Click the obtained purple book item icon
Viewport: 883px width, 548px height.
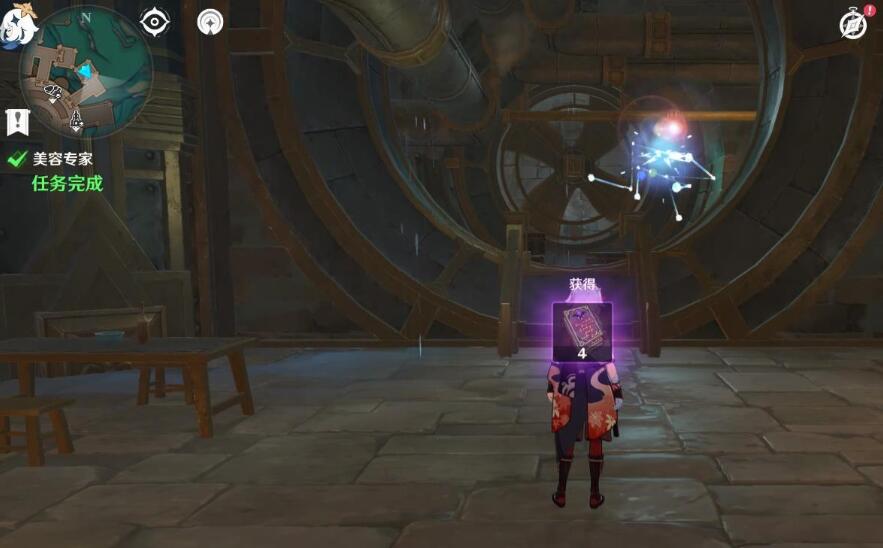(x=580, y=326)
